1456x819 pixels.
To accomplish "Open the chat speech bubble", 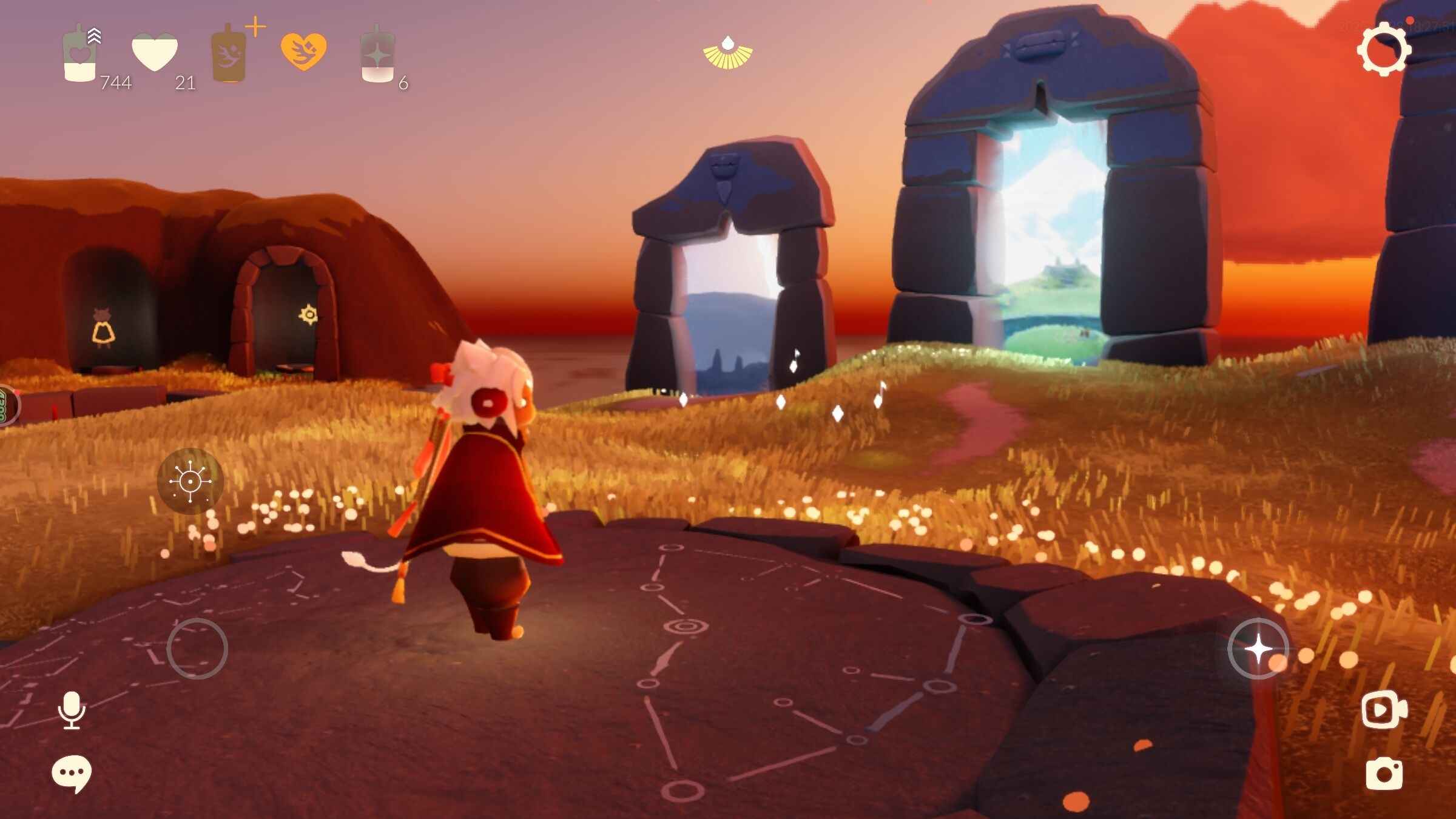I will coord(72,773).
